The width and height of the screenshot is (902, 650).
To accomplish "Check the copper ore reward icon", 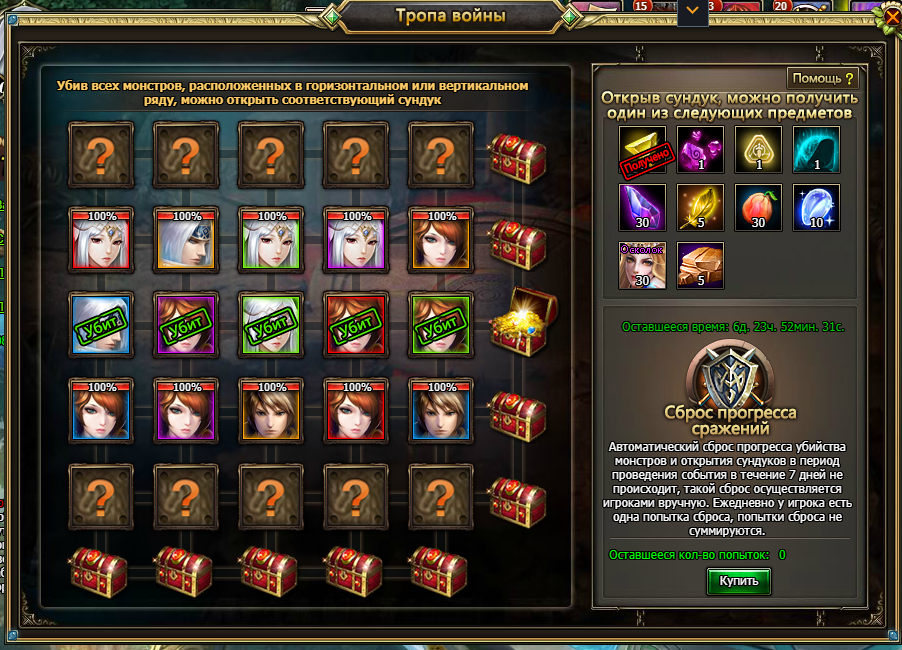I will click(x=701, y=266).
